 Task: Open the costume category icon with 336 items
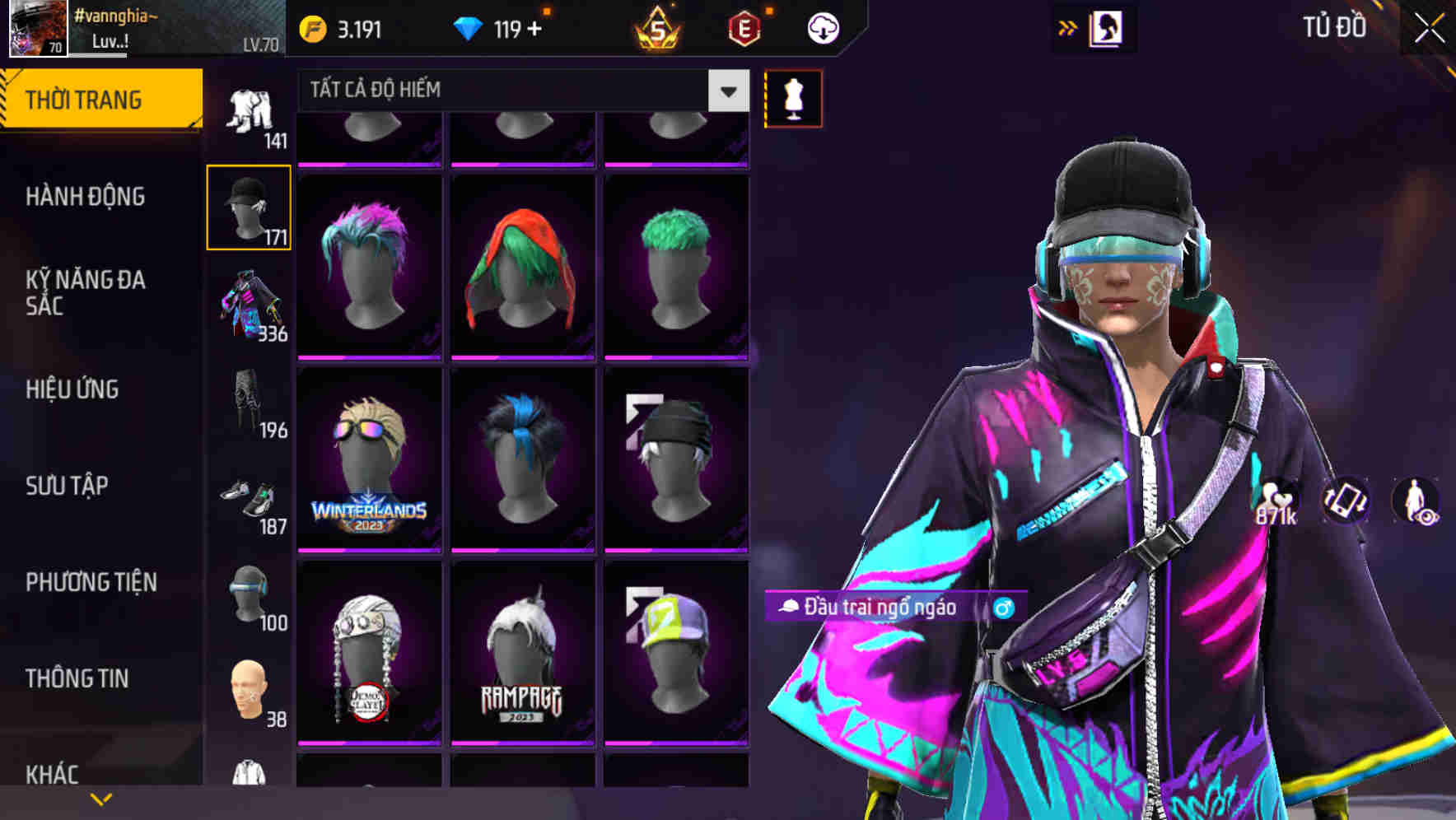click(250, 306)
